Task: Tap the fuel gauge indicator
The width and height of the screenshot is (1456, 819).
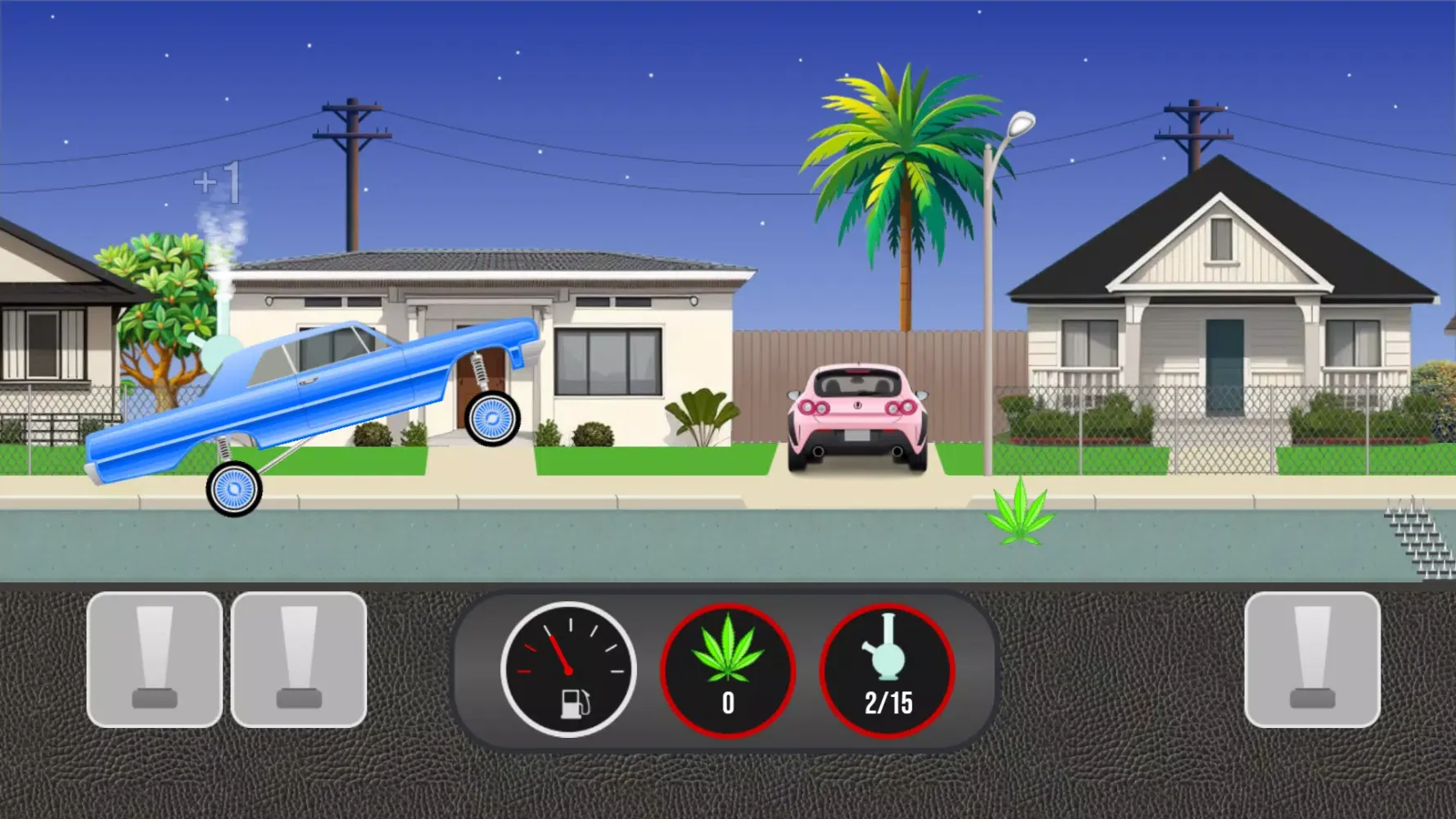Action: (x=569, y=670)
